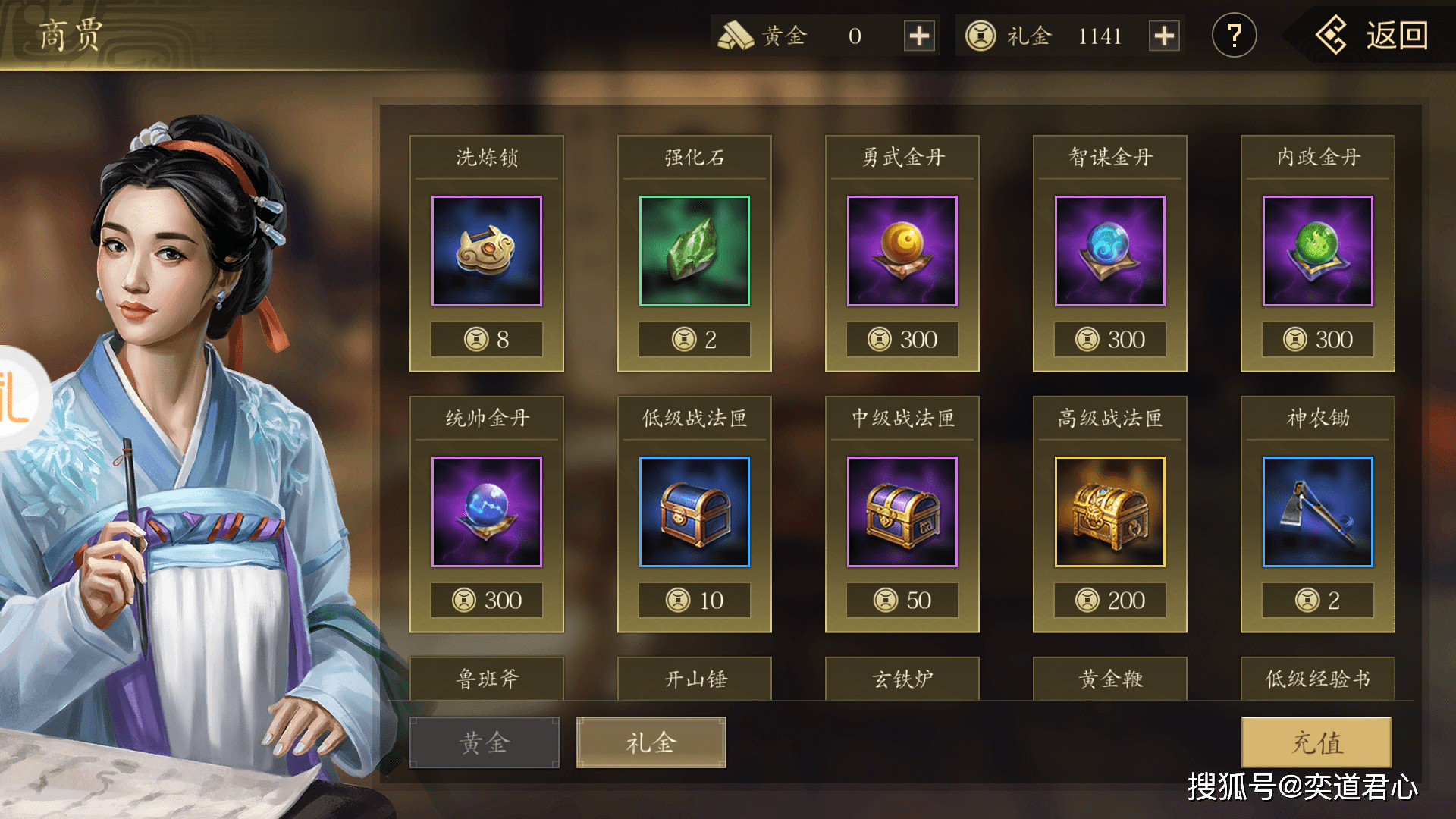Switch to the 黄金 shop tab
1456x819 pixels.
(x=485, y=742)
